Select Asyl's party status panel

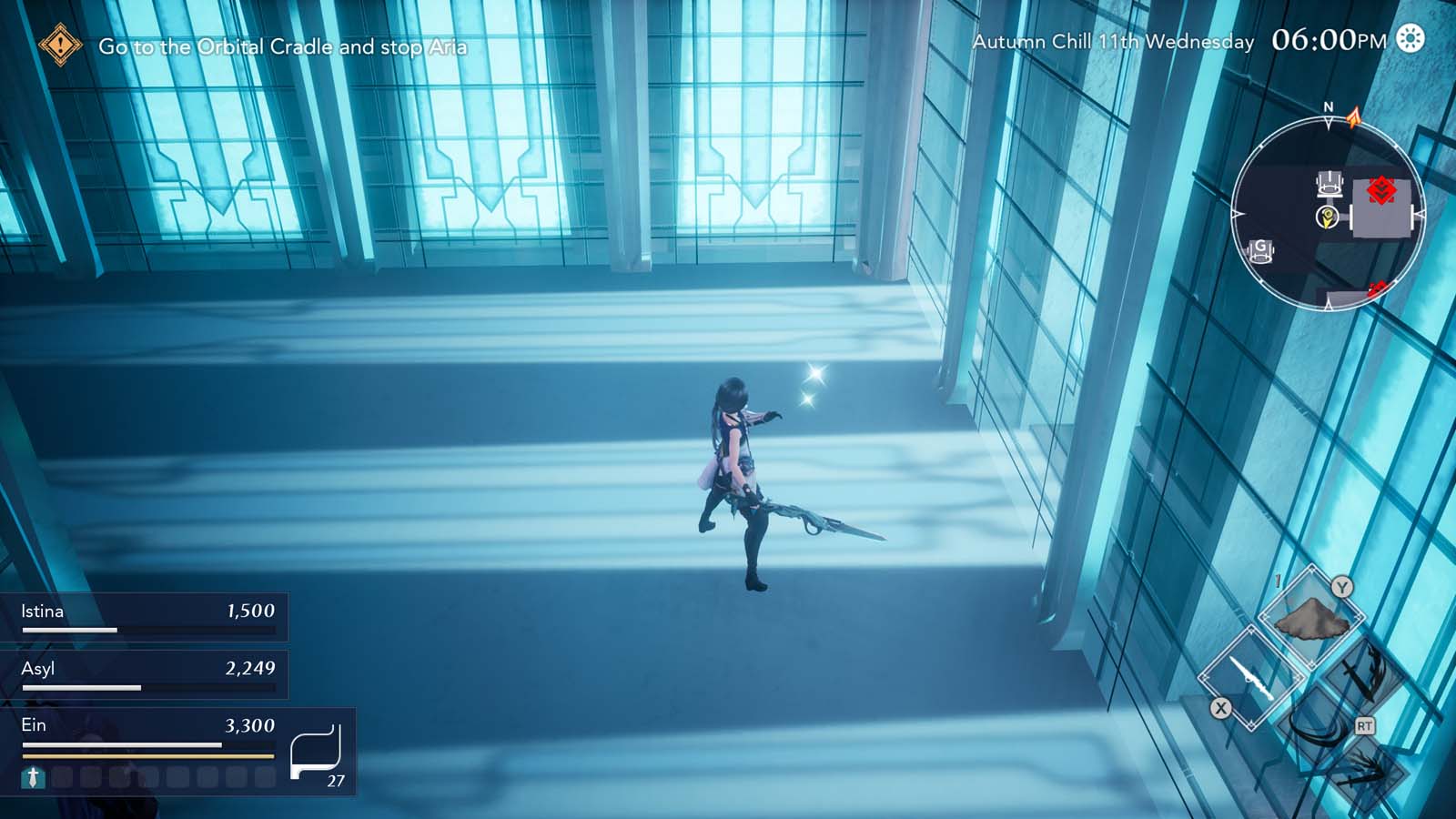point(146,674)
